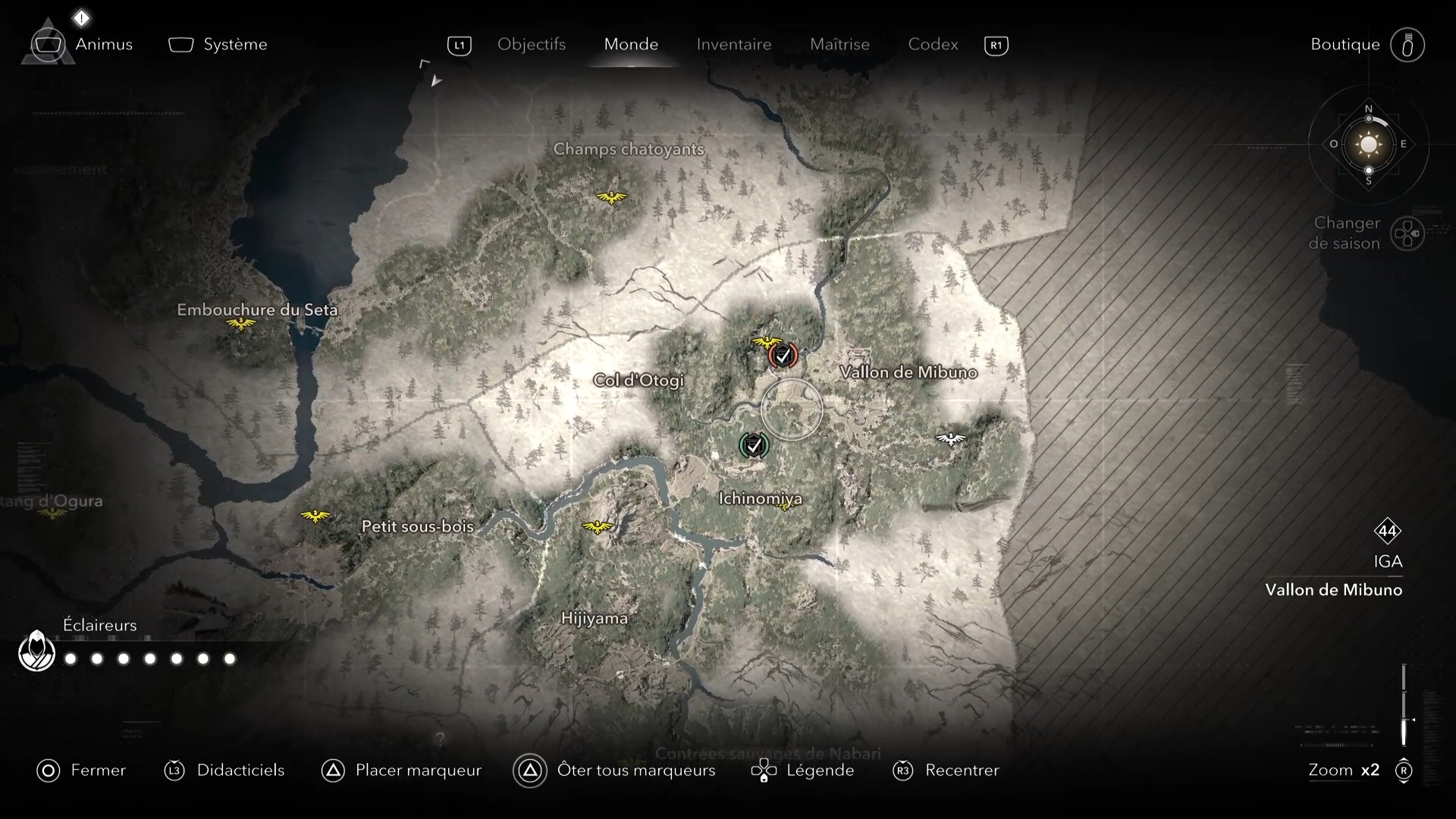Click the Animus hood icon

pyautogui.click(x=47, y=44)
